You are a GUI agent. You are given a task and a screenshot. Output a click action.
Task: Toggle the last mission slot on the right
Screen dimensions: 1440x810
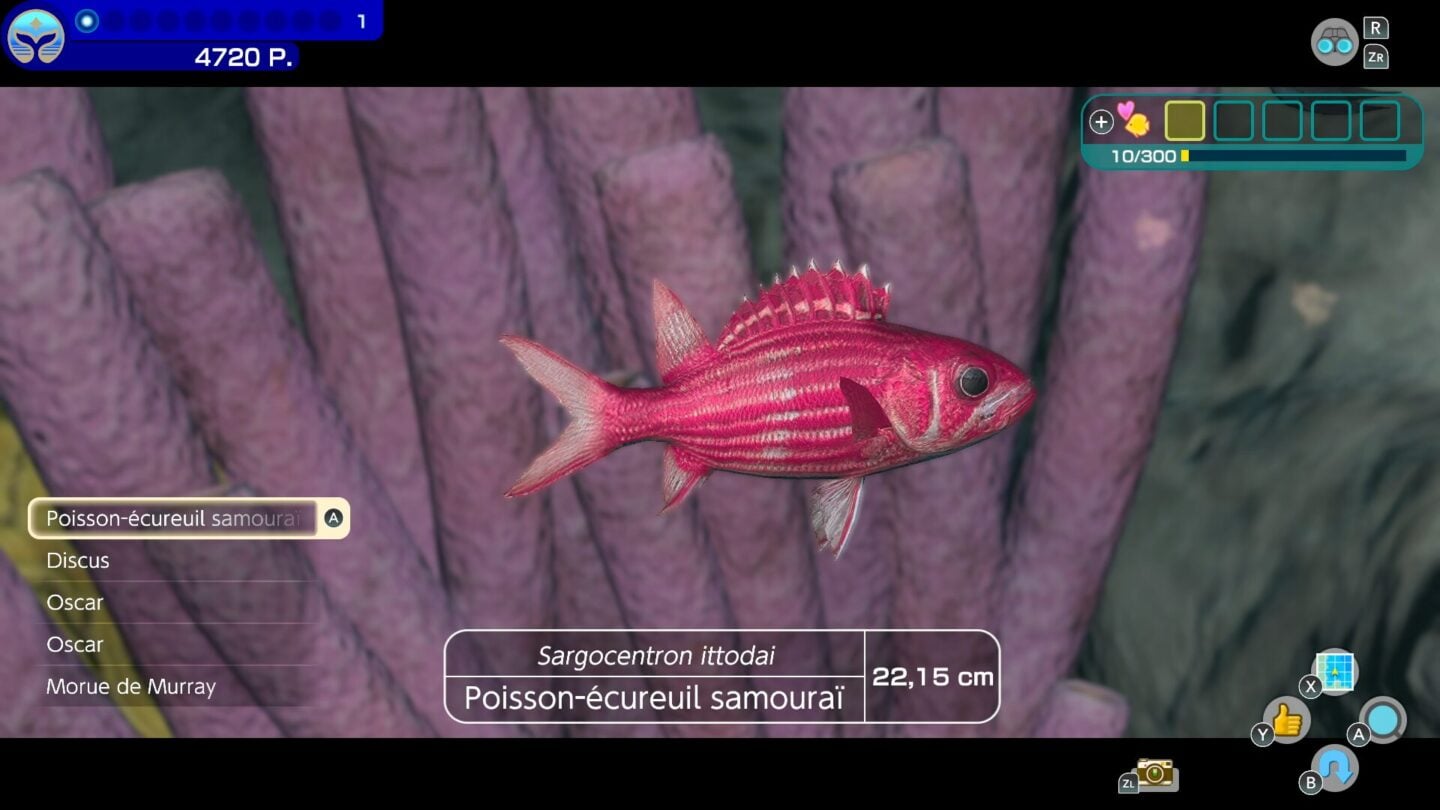(x=1379, y=121)
